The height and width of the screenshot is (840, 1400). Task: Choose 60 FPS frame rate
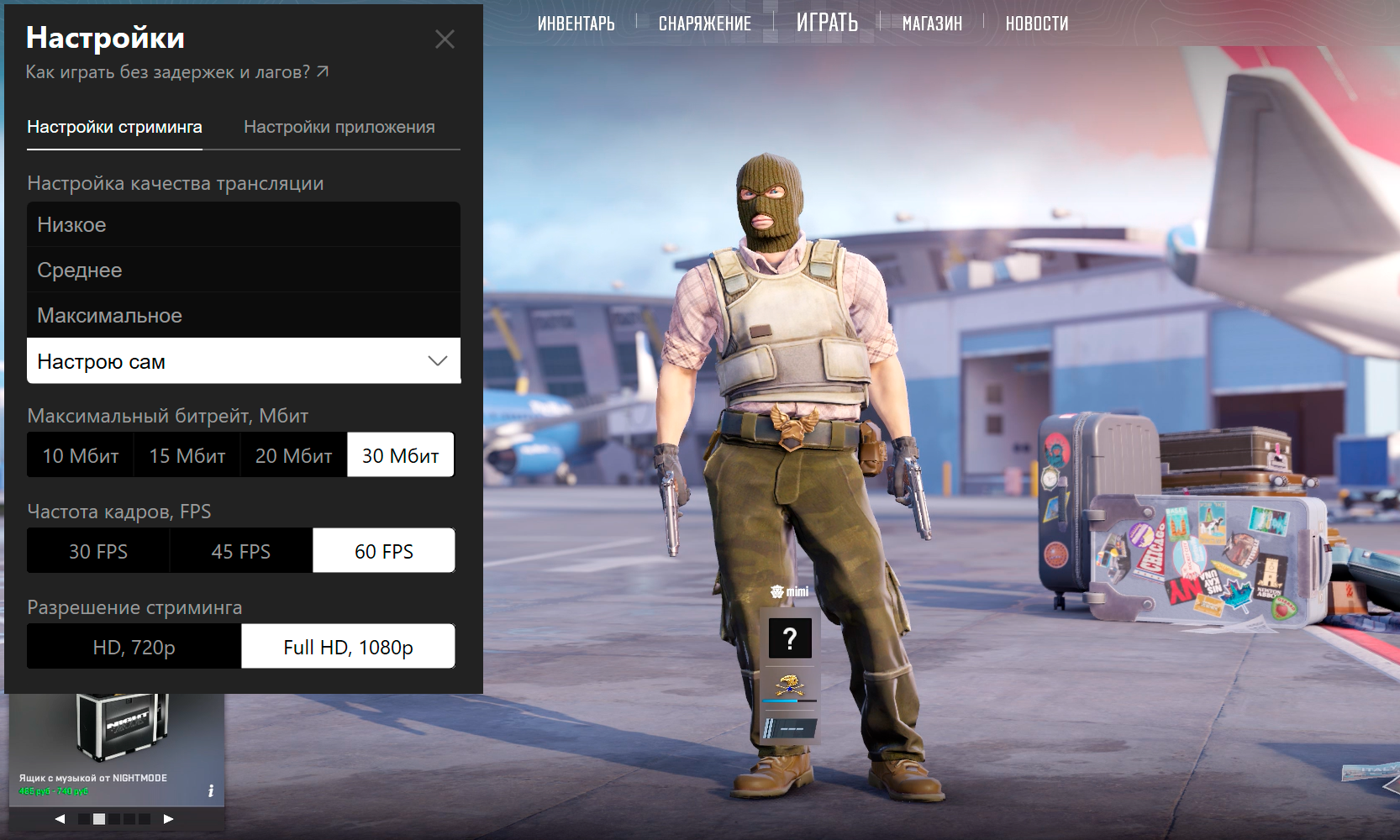coord(384,551)
